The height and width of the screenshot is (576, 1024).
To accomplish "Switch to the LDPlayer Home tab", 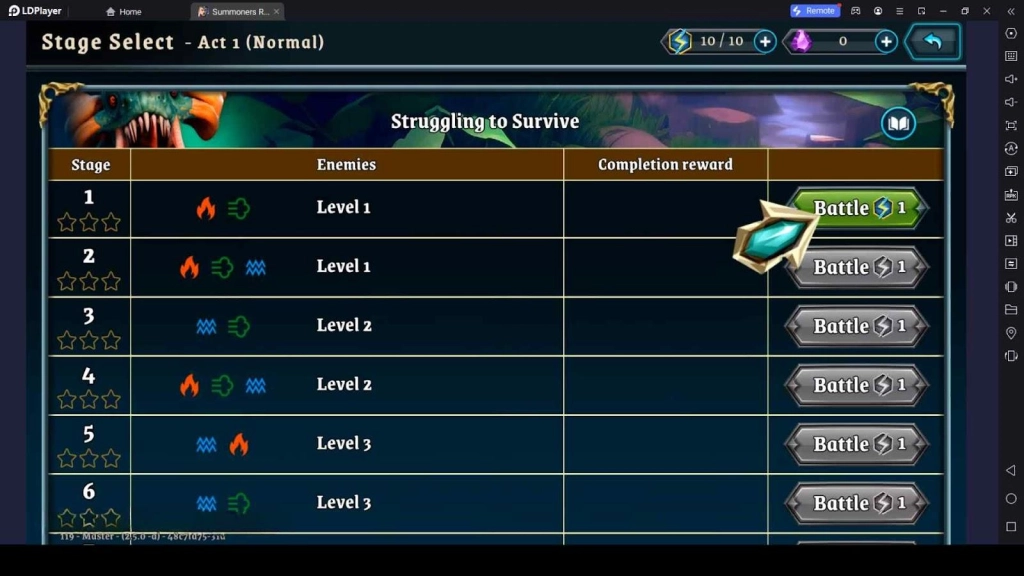I will pyautogui.click(x=124, y=11).
